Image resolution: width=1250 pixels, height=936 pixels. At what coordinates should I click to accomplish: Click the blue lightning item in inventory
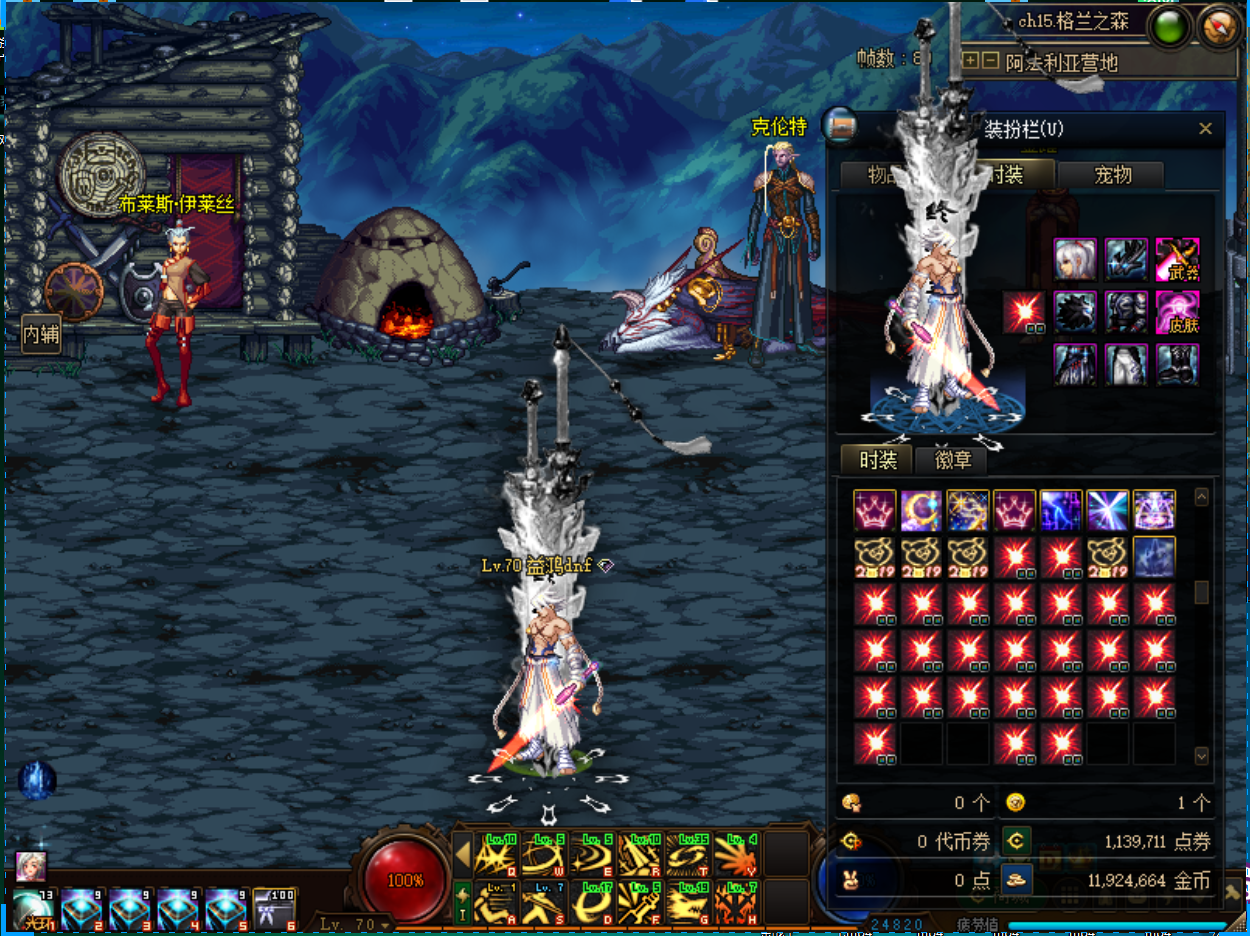[1061, 510]
